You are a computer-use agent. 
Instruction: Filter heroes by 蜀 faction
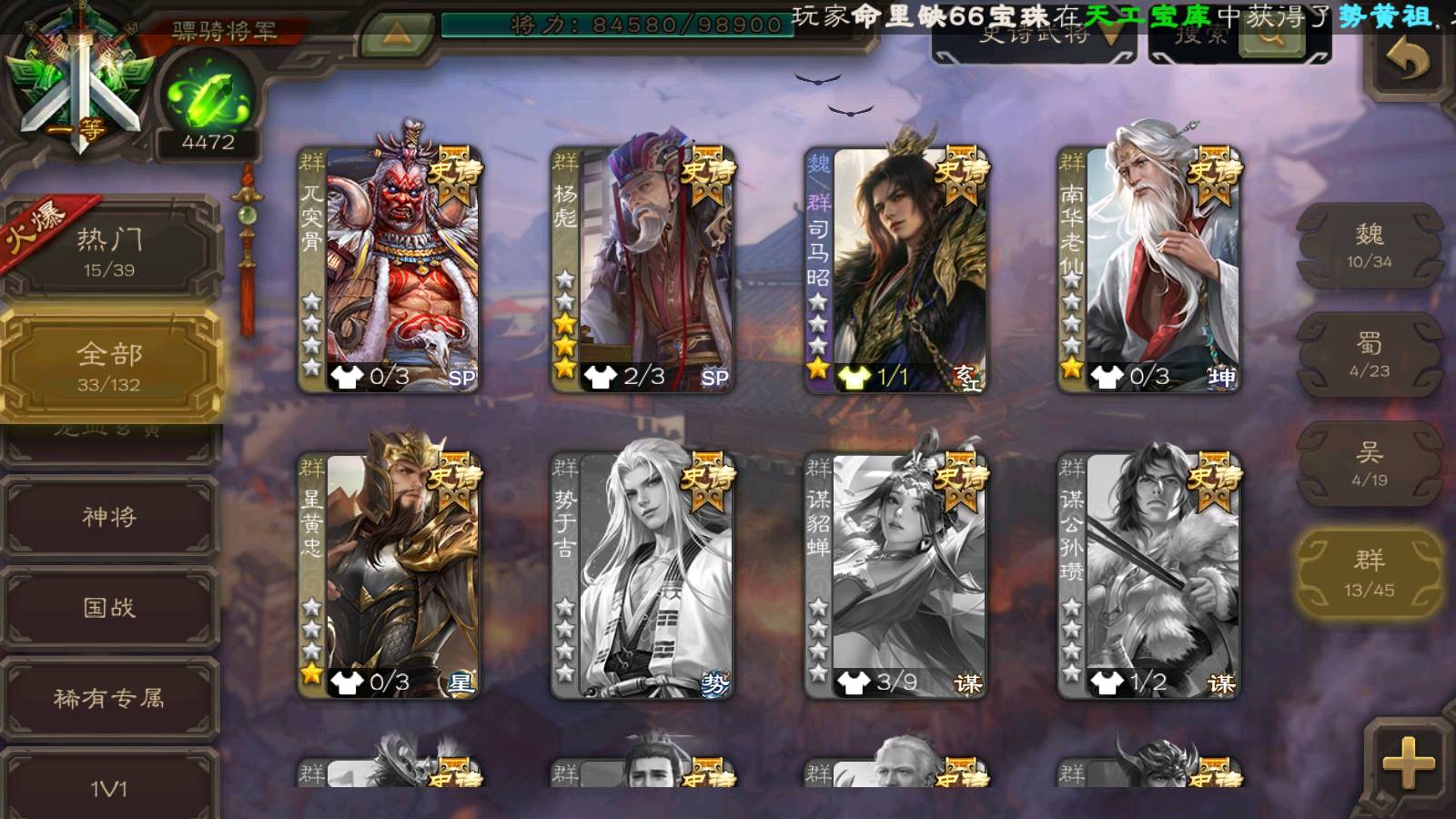click(1369, 355)
